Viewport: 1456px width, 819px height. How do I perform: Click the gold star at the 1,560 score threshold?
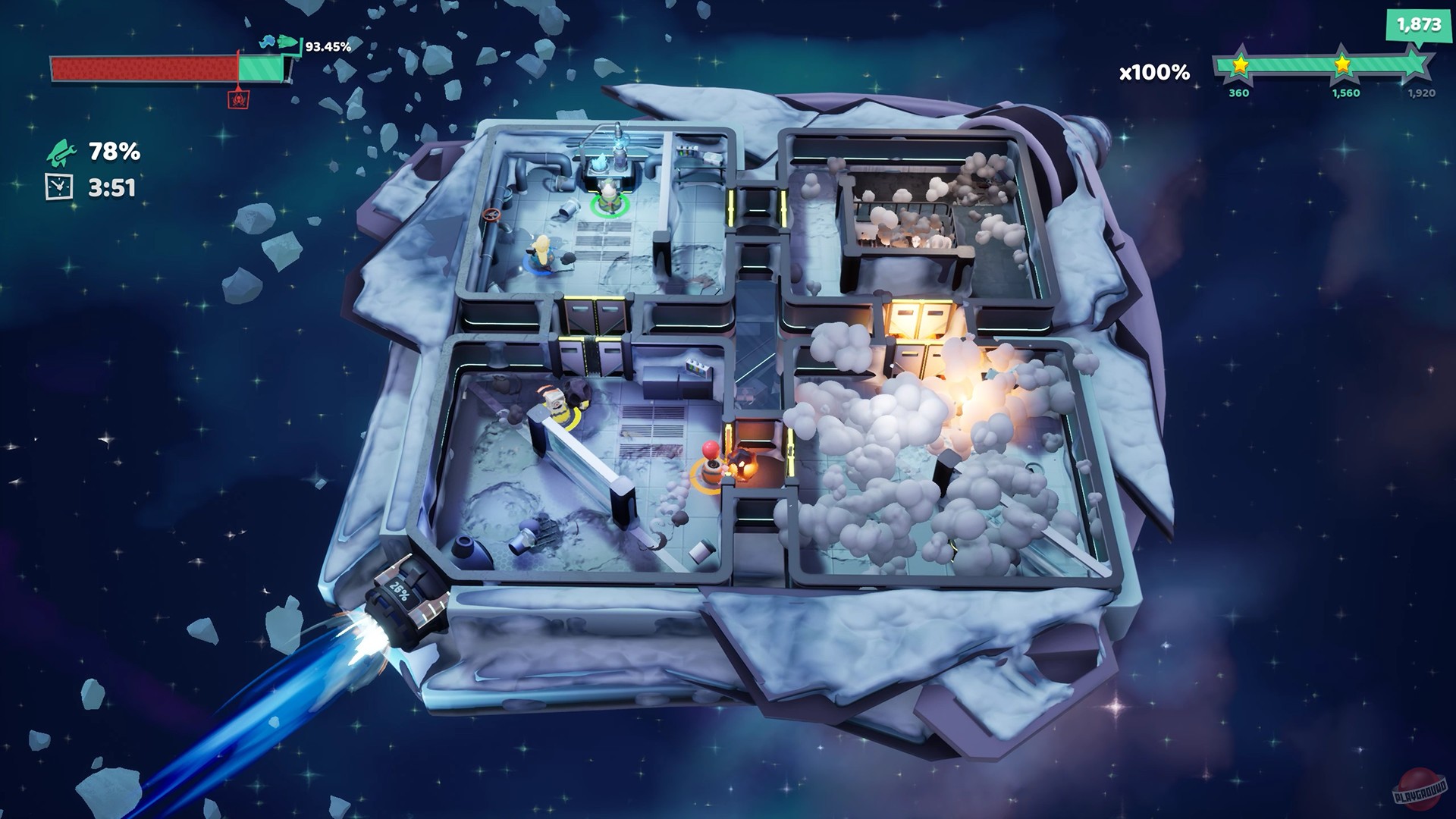(x=1343, y=64)
